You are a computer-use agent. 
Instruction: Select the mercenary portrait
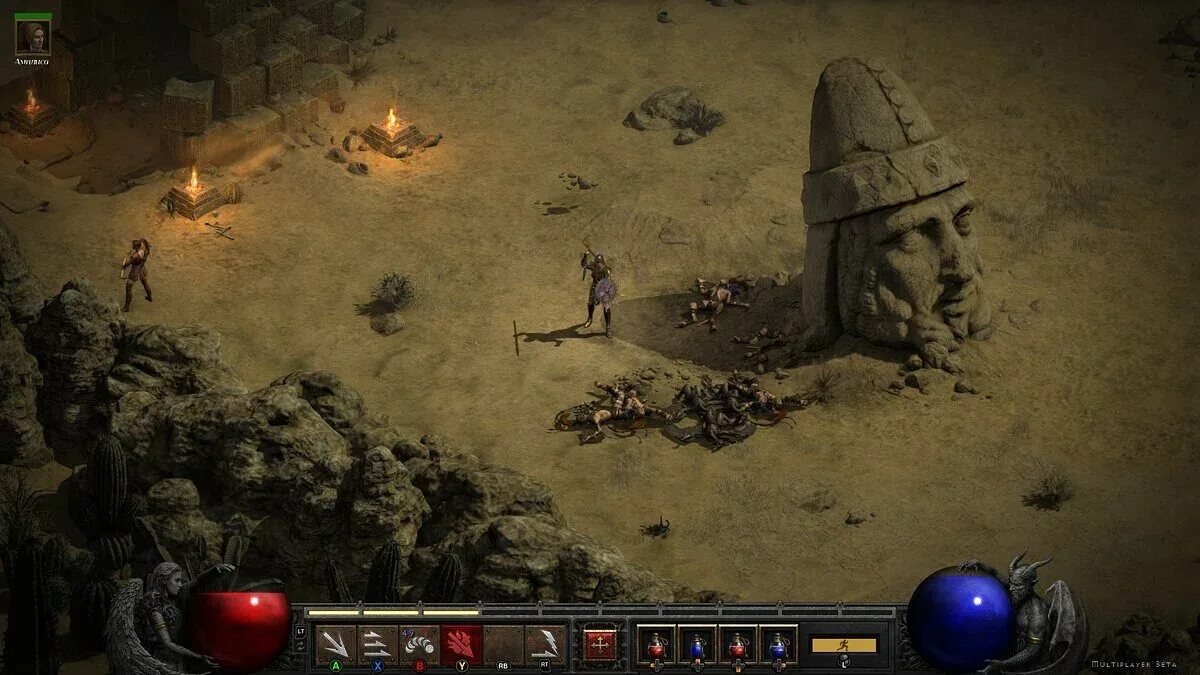pyautogui.click(x=33, y=38)
